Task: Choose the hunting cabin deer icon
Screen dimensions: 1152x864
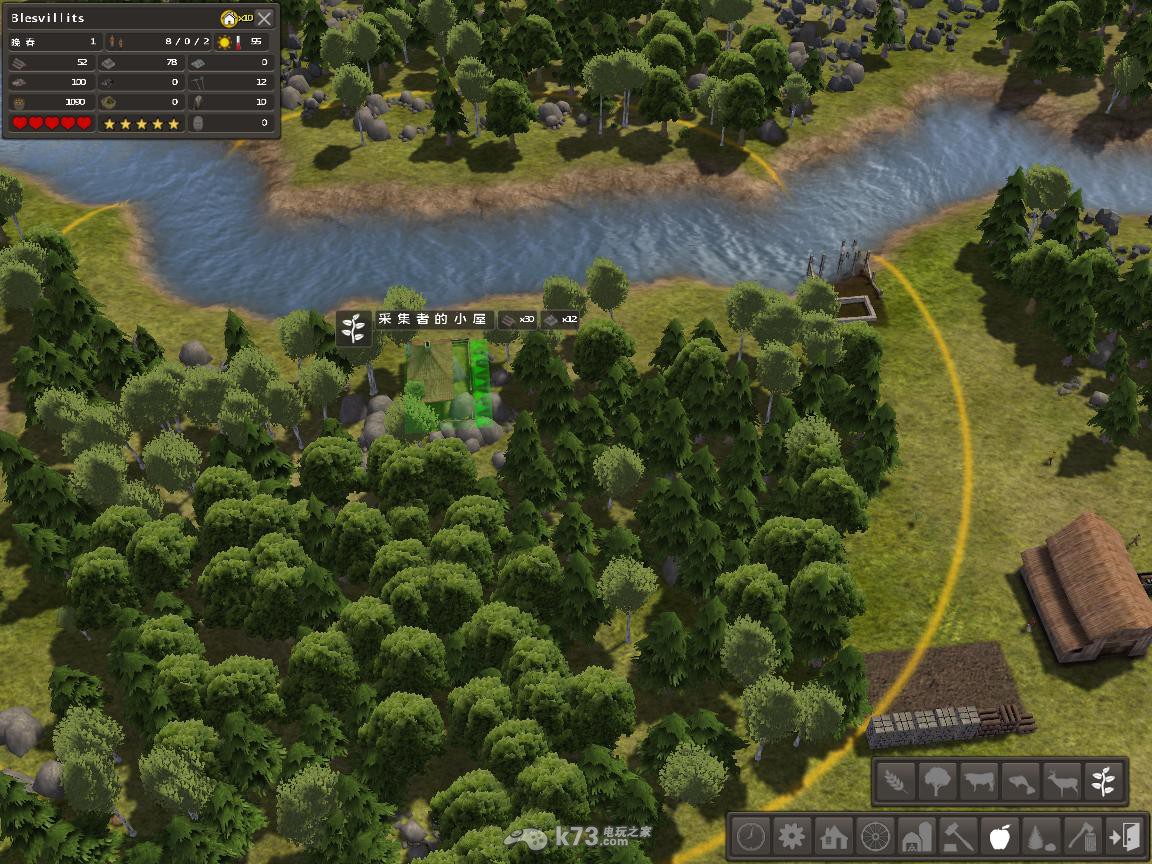Action: (x=1062, y=780)
